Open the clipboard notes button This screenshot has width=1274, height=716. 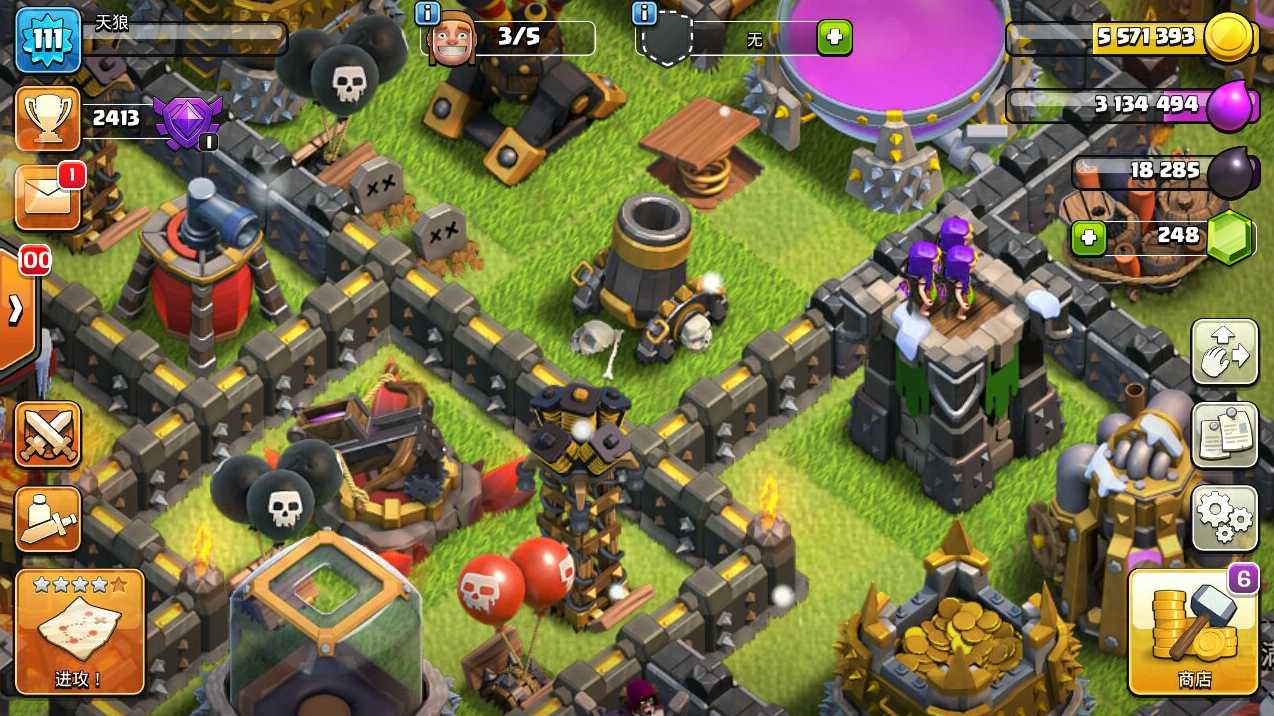coord(1225,435)
